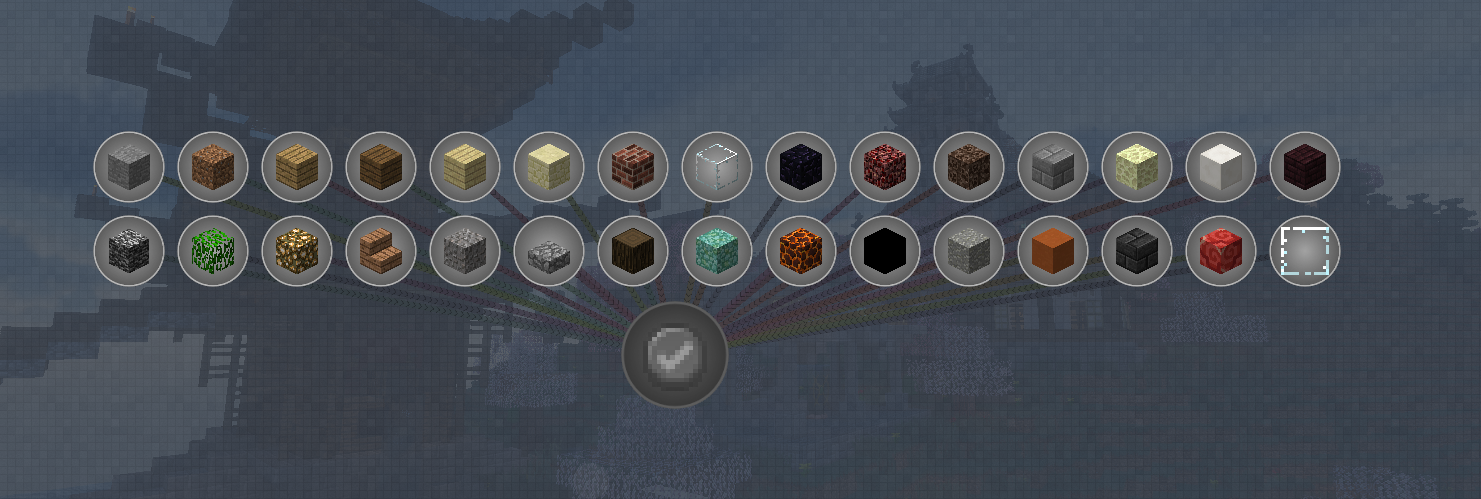Confirm selection with the checkmark button
This screenshot has width=1481, height=499.
pyautogui.click(x=675, y=355)
